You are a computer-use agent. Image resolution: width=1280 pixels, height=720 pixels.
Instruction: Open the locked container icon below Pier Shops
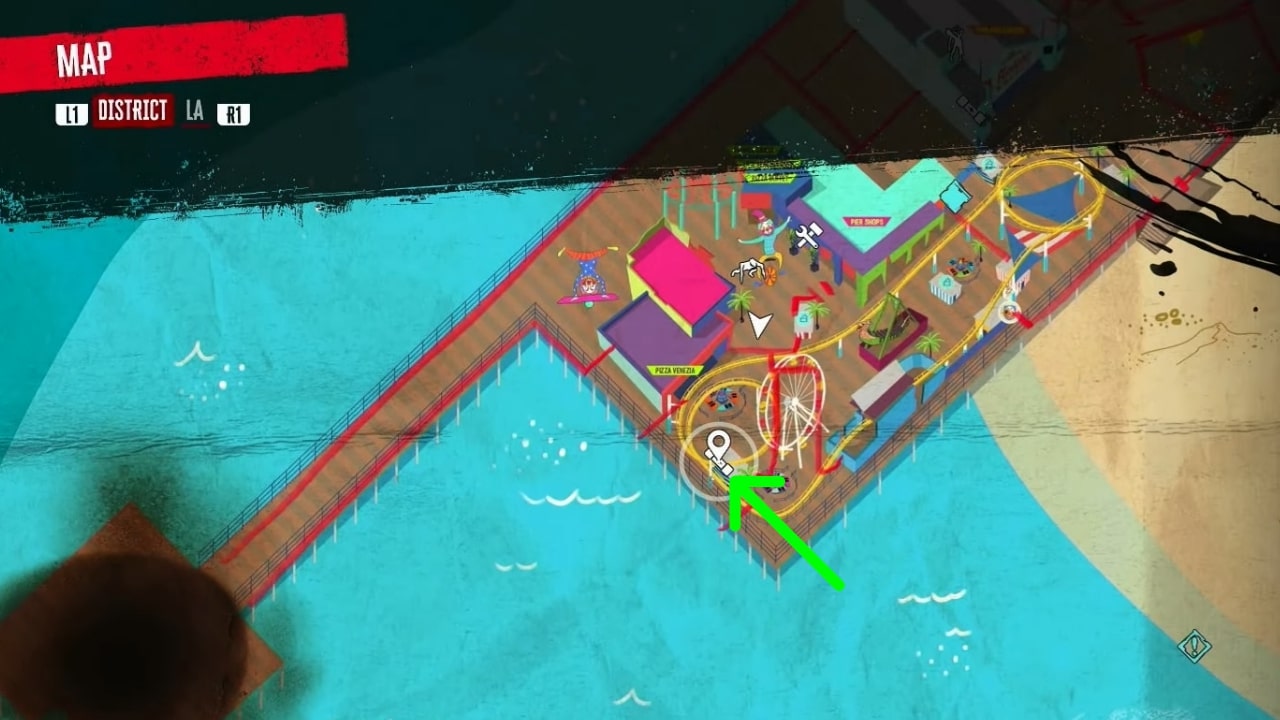(x=806, y=320)
